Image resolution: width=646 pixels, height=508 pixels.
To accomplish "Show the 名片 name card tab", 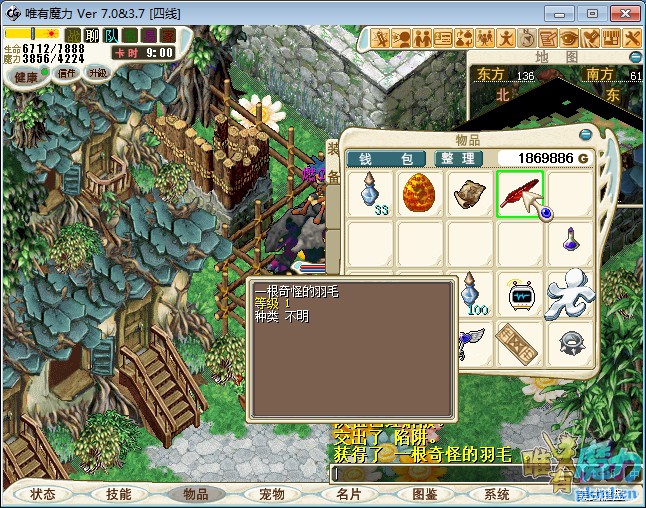I will [x=348, y=494].
